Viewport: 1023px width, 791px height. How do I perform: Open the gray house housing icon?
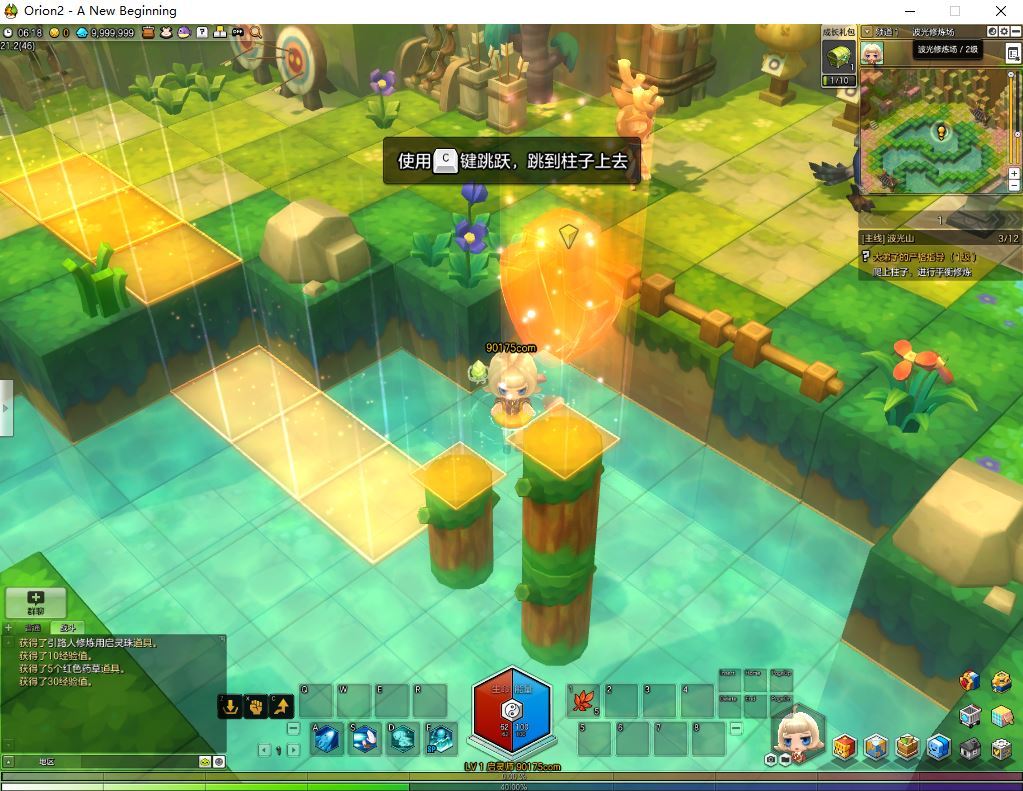[x=970, y=748]
